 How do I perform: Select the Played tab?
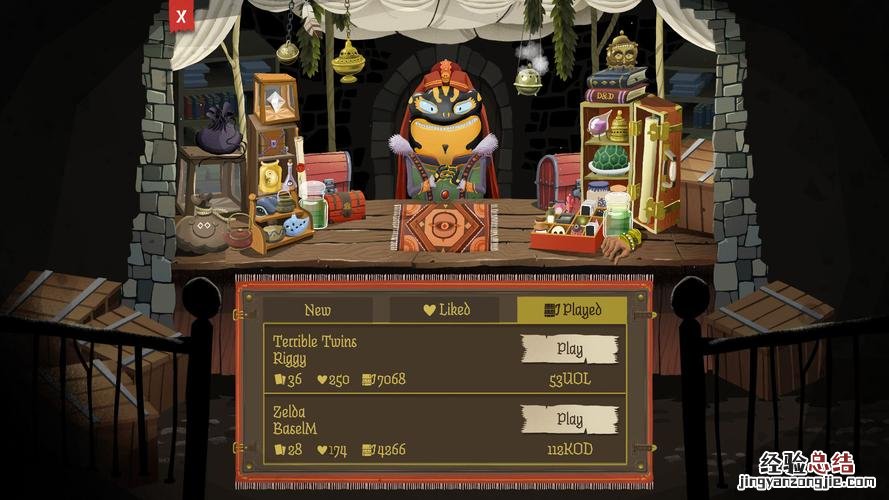pos(572,310)
